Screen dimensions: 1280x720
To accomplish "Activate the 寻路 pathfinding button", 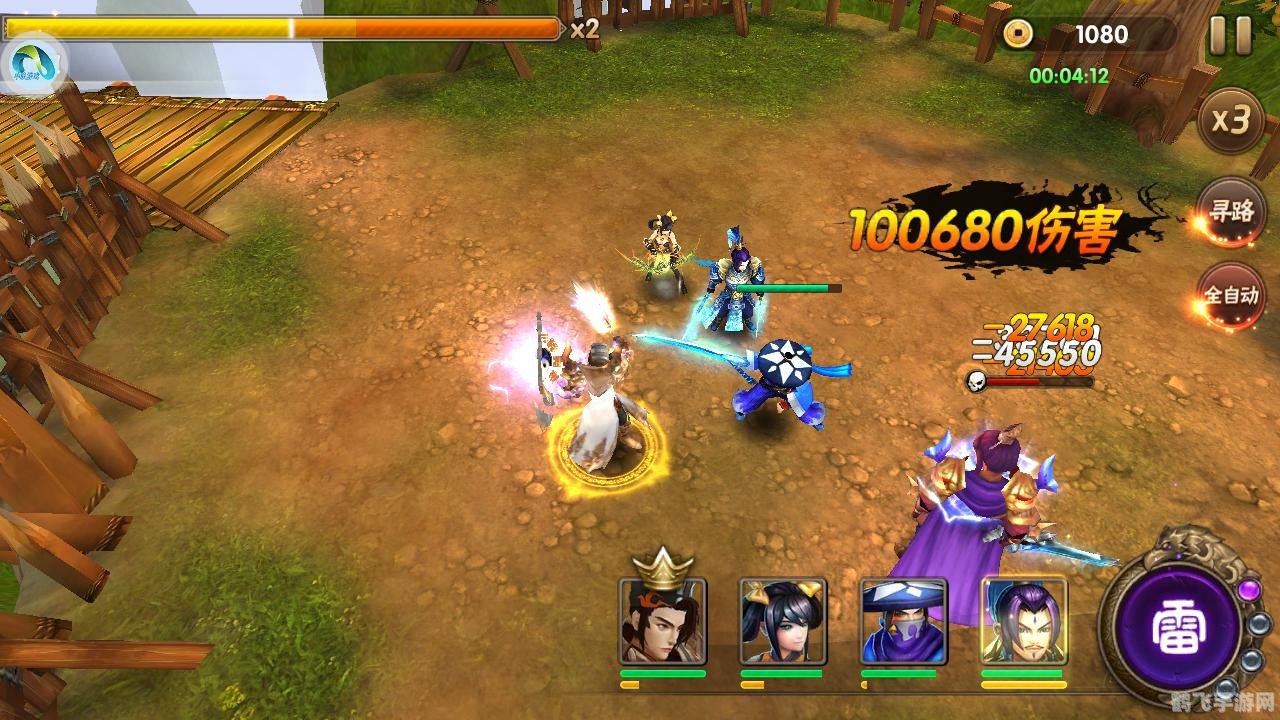I will pos(1231,212).
